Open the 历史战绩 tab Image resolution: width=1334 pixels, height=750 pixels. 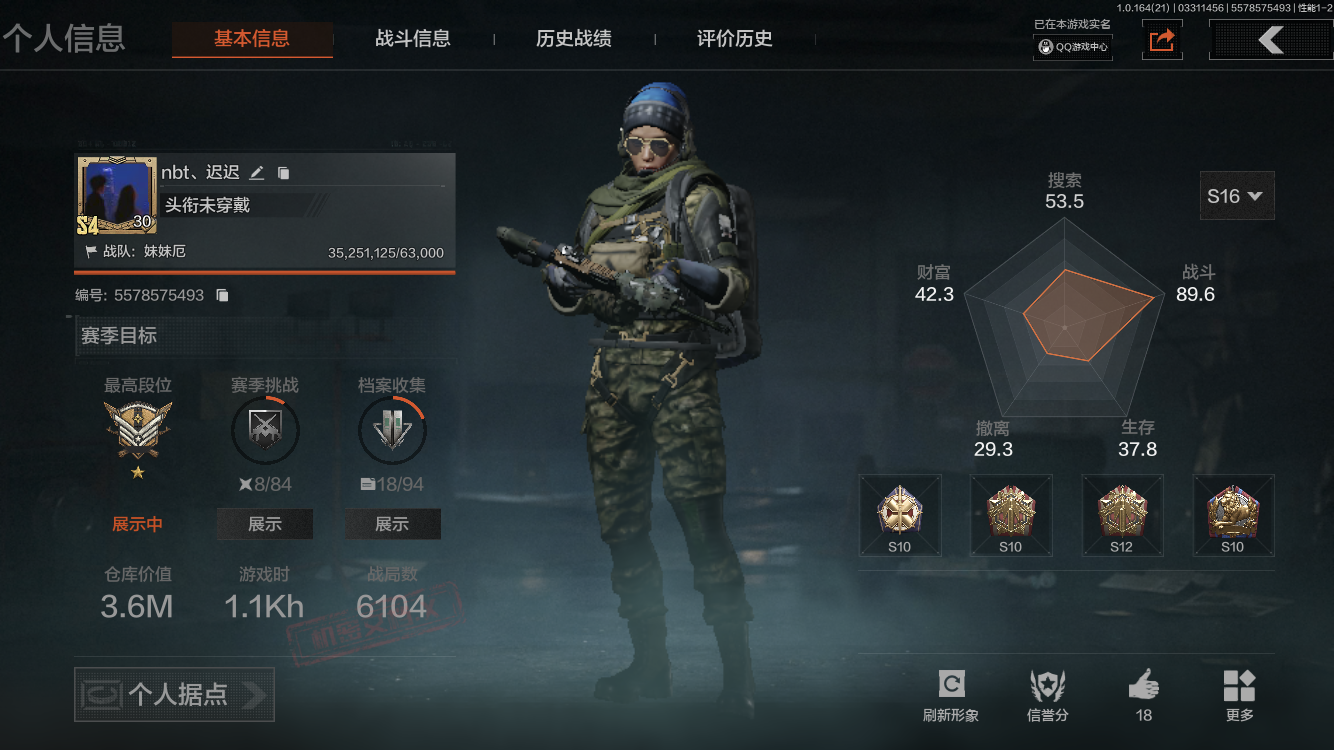click(574, 39)
